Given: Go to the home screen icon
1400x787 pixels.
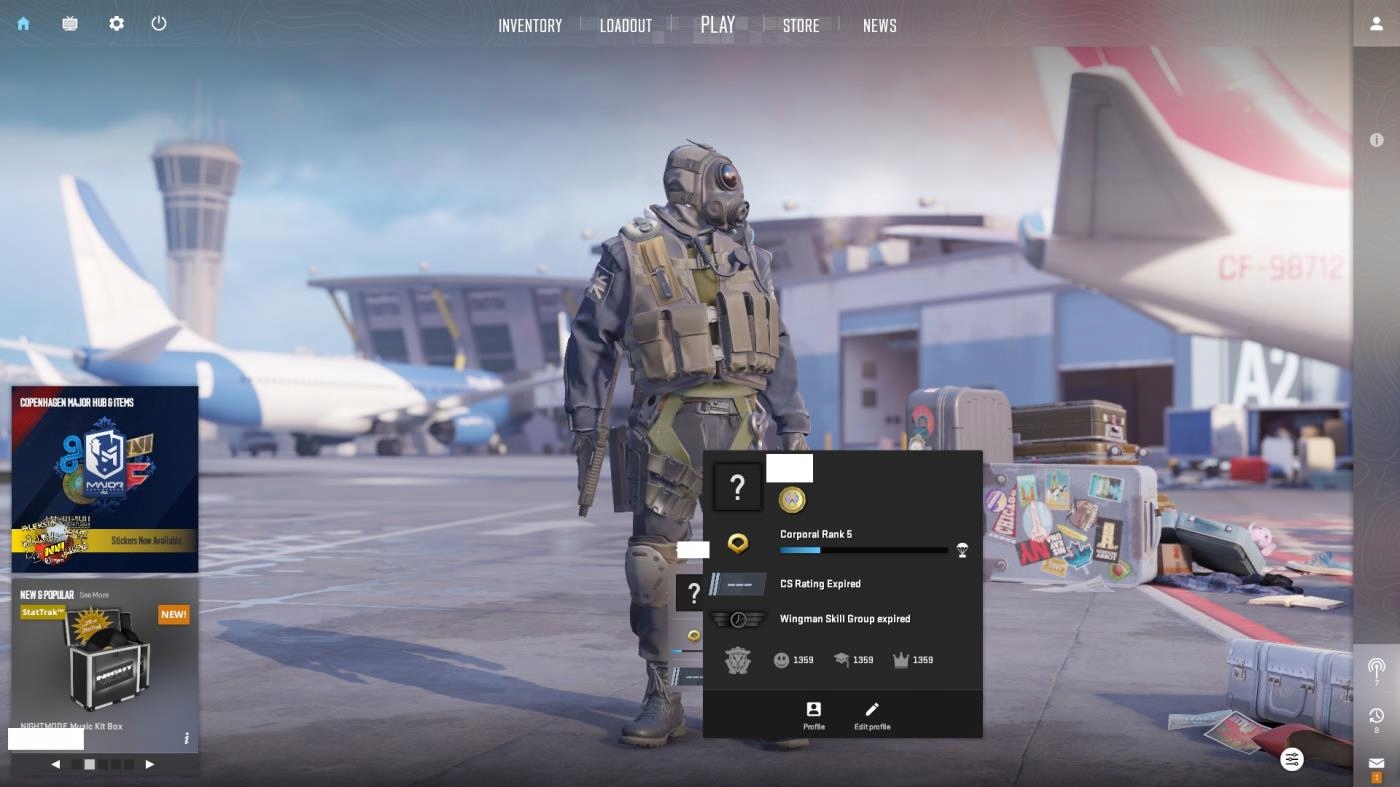Looking at the screenshot, I should 23,24.
